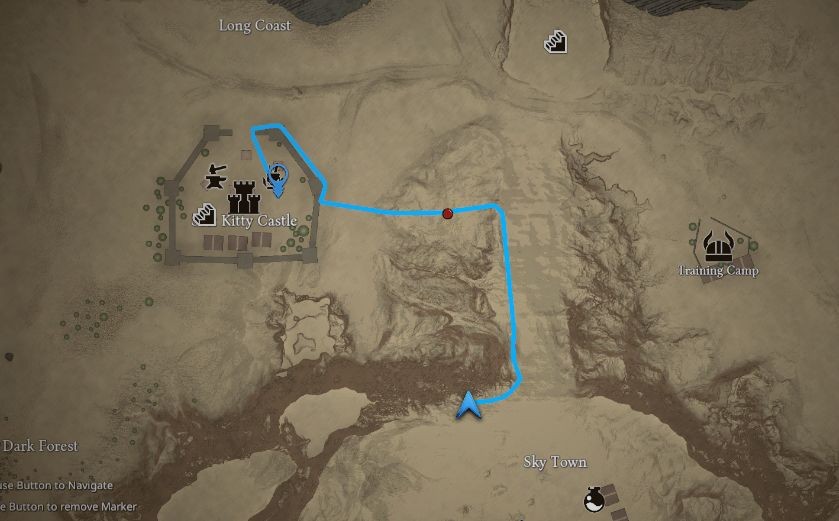Image resolution: width=839 pixels, height=521 pixels.
Task: Click the potion flask icon in Sky Town
Action: click(593, 498)
